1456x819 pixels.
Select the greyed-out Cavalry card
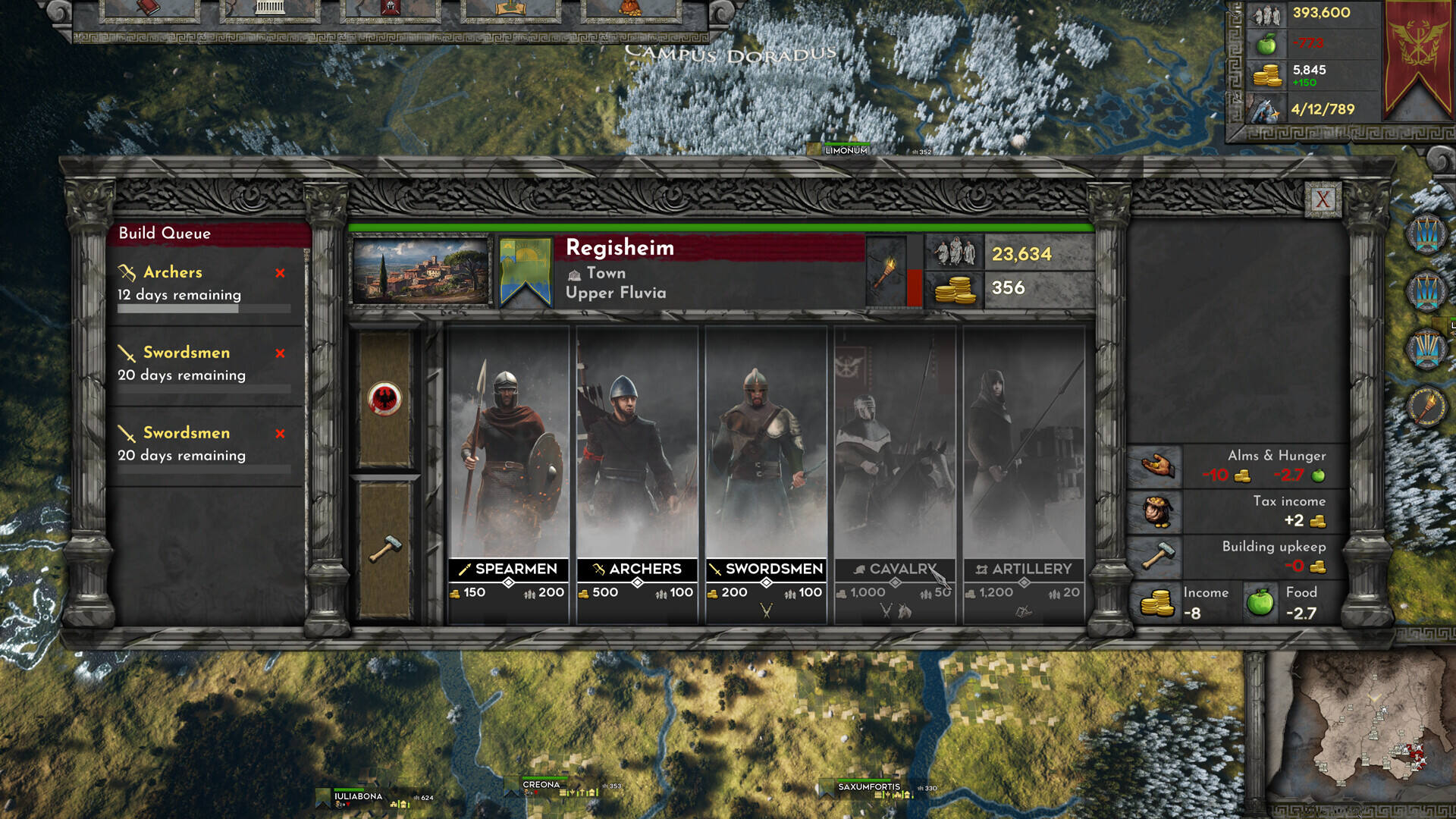pos(895,455)
